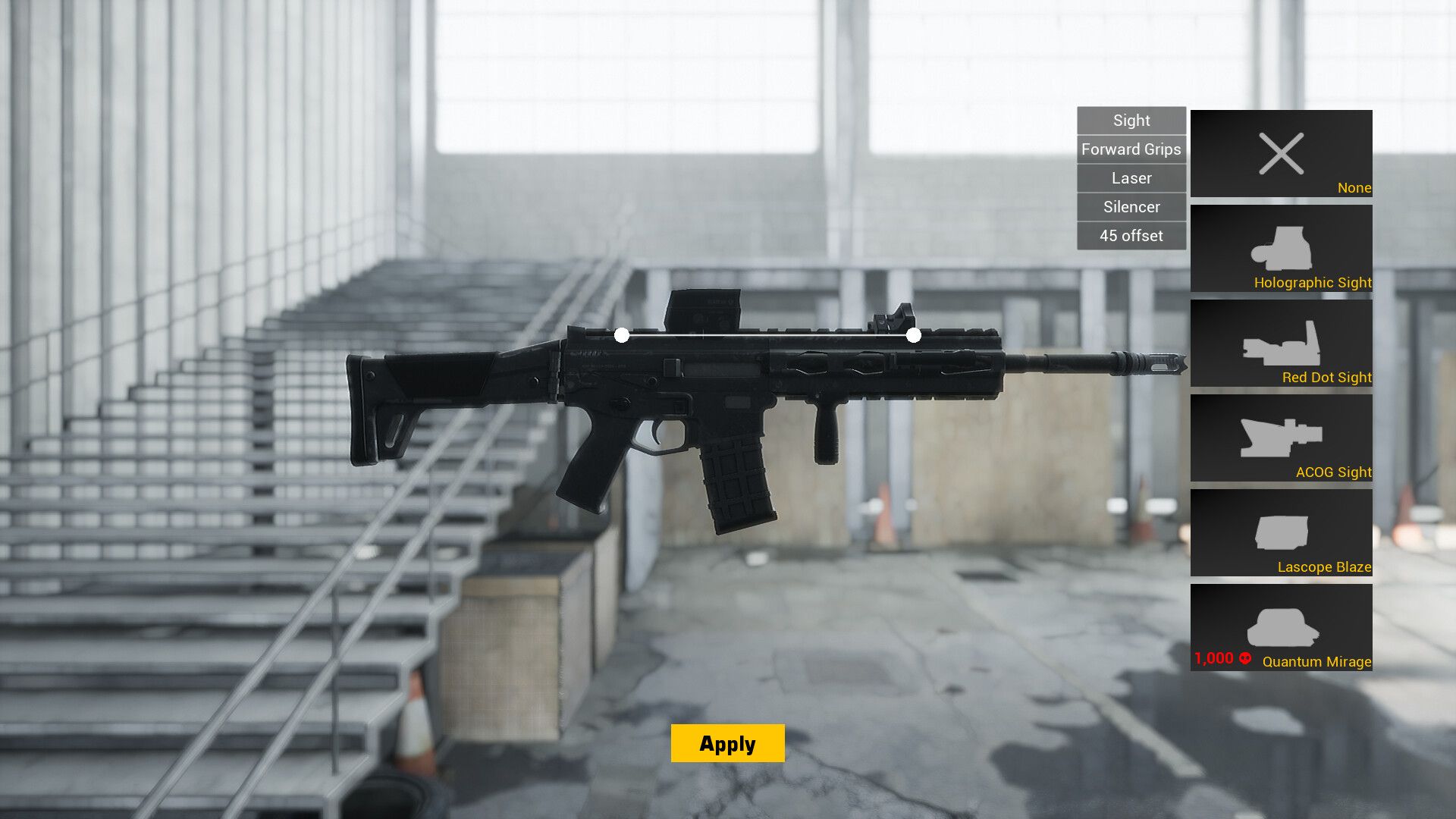Viewport: 1456px width, 819px height.
Task: Switch to the Sight category
Action: point(1131,120)
